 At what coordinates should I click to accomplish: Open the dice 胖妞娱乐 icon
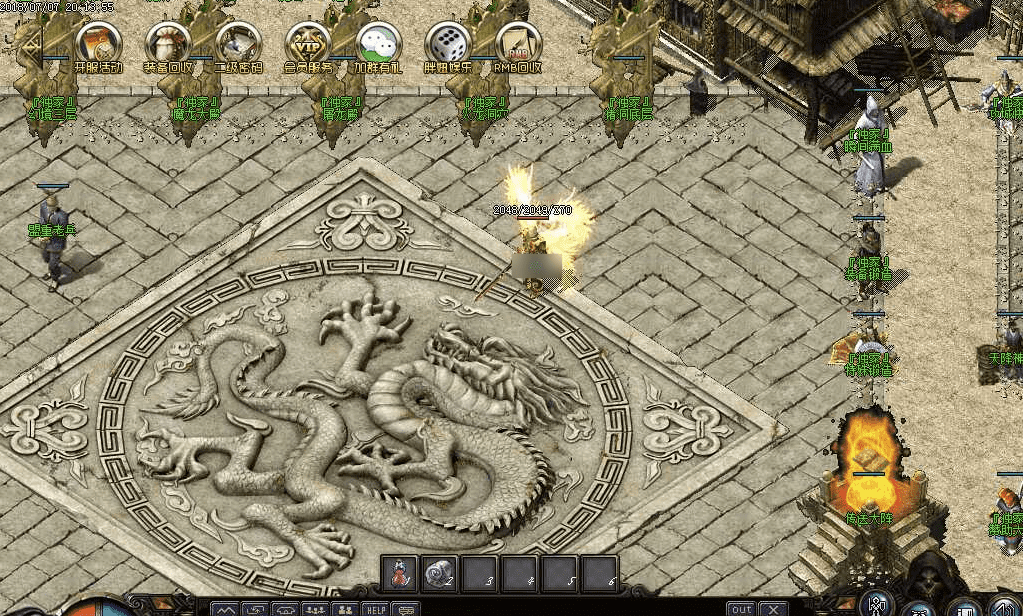[x=448, y=43]
